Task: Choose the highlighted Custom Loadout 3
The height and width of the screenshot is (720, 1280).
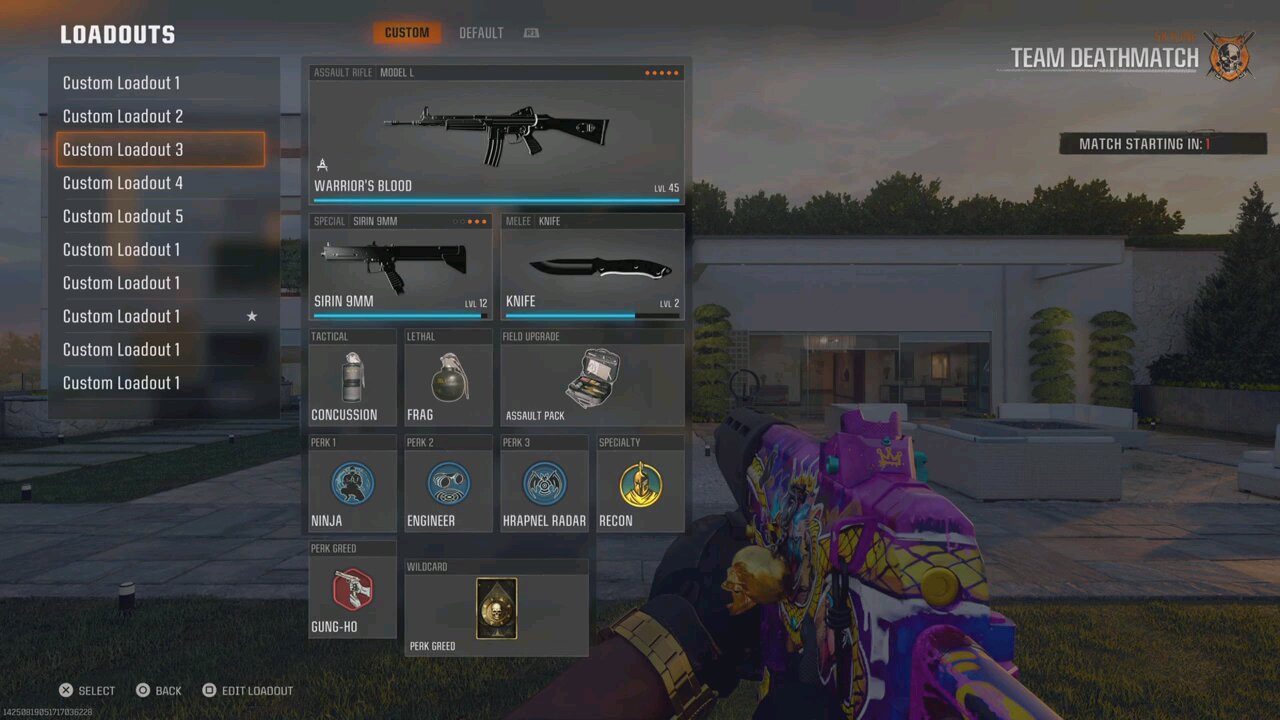Action: pyautogui.click(x=160, y=150)
